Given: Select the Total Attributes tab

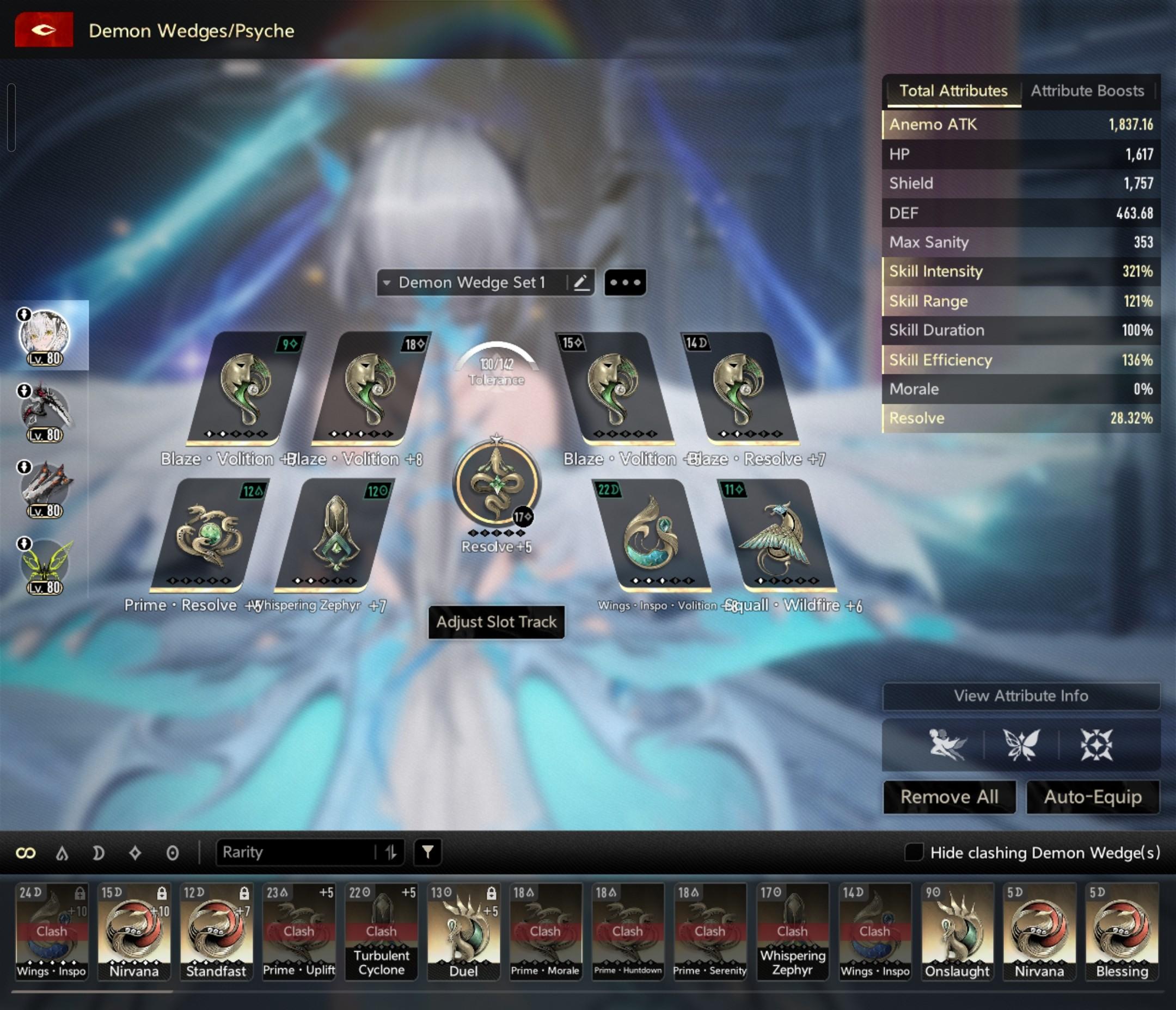Looking at the screenshot, I should click(953, 91).
